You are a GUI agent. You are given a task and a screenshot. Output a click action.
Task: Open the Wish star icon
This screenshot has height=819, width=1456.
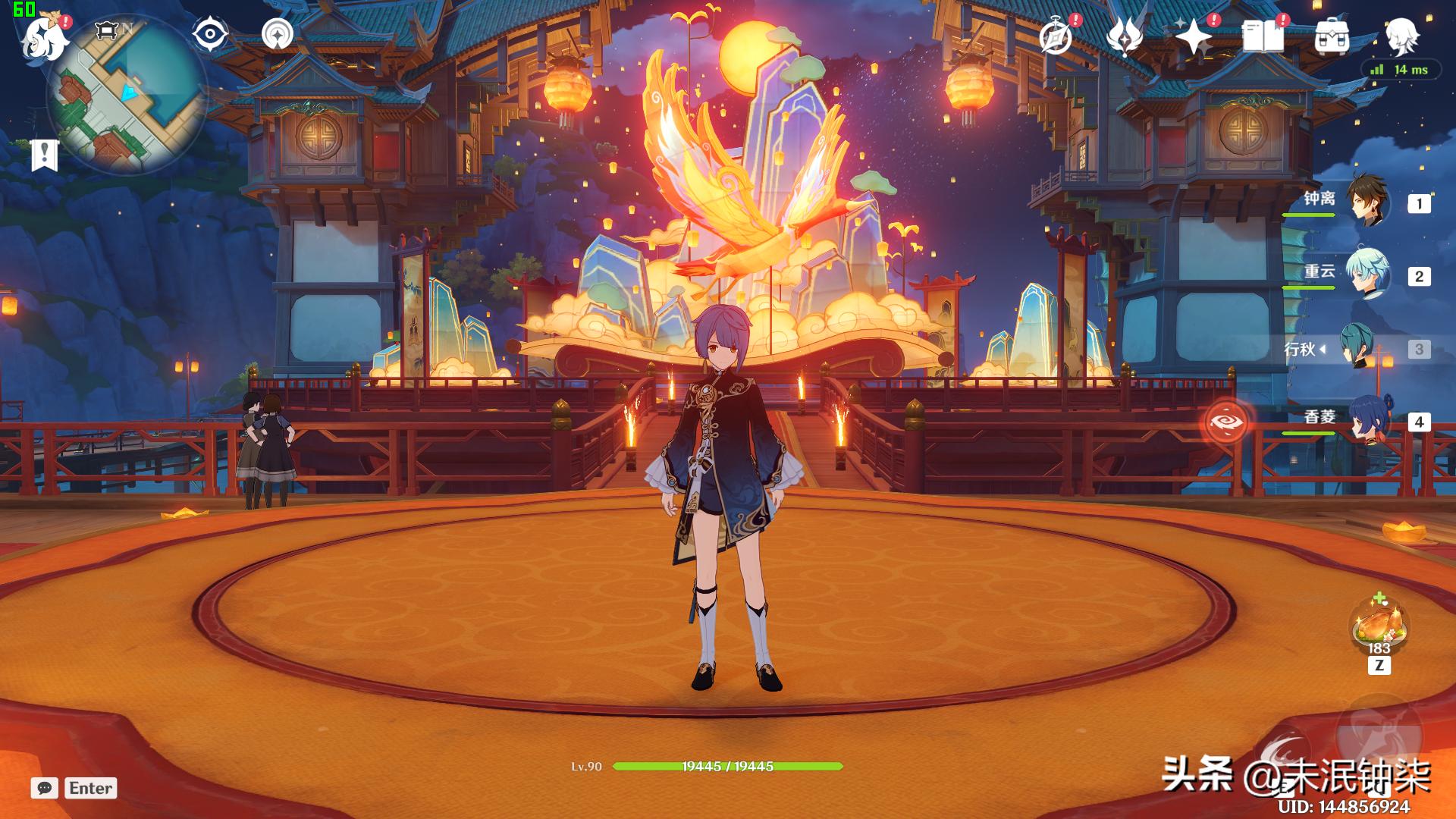[1194, 36]
